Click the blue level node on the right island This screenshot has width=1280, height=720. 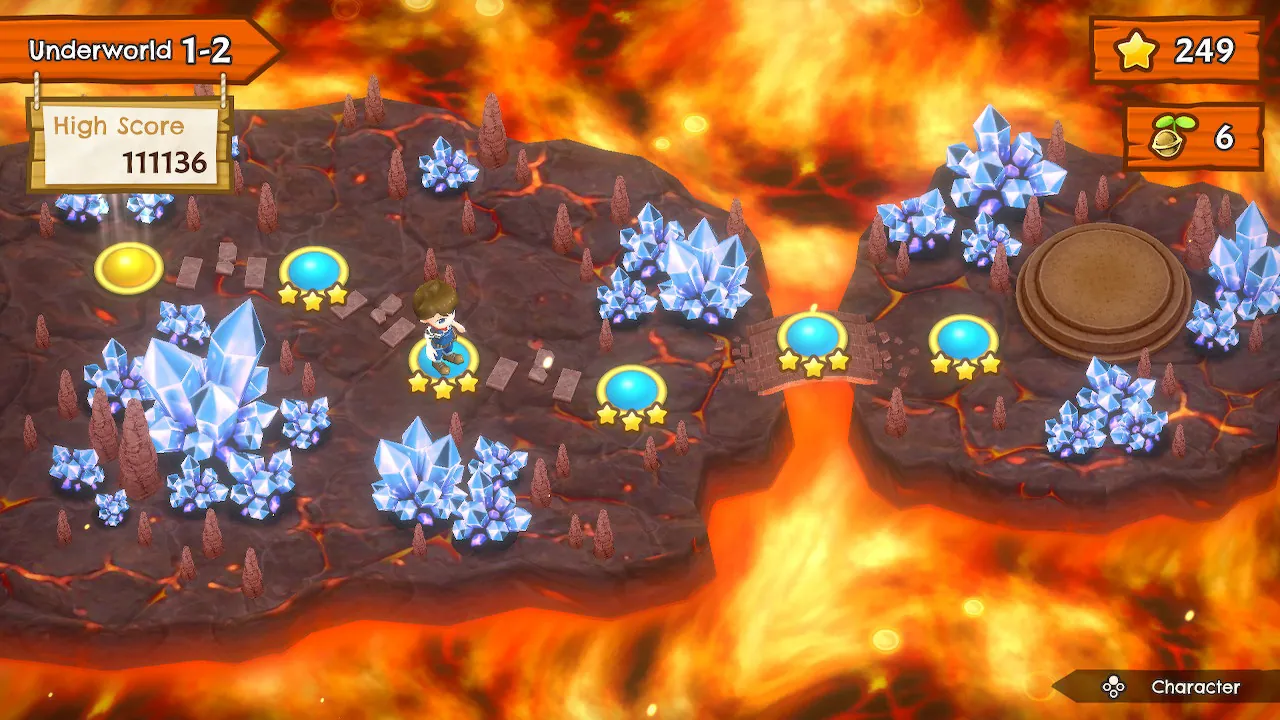tap(963, 334)
